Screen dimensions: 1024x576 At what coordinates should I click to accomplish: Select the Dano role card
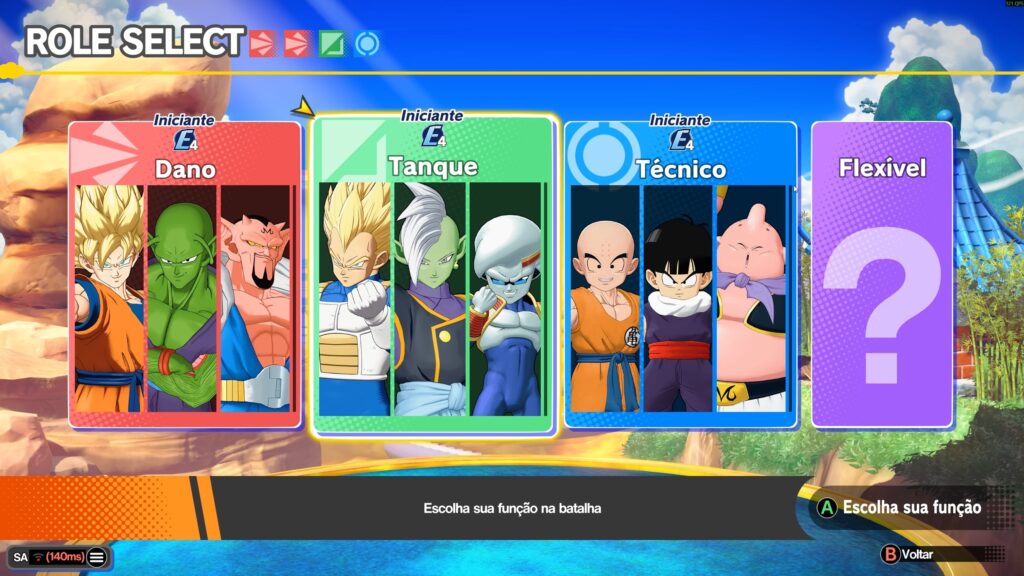(x=185, y=275)
